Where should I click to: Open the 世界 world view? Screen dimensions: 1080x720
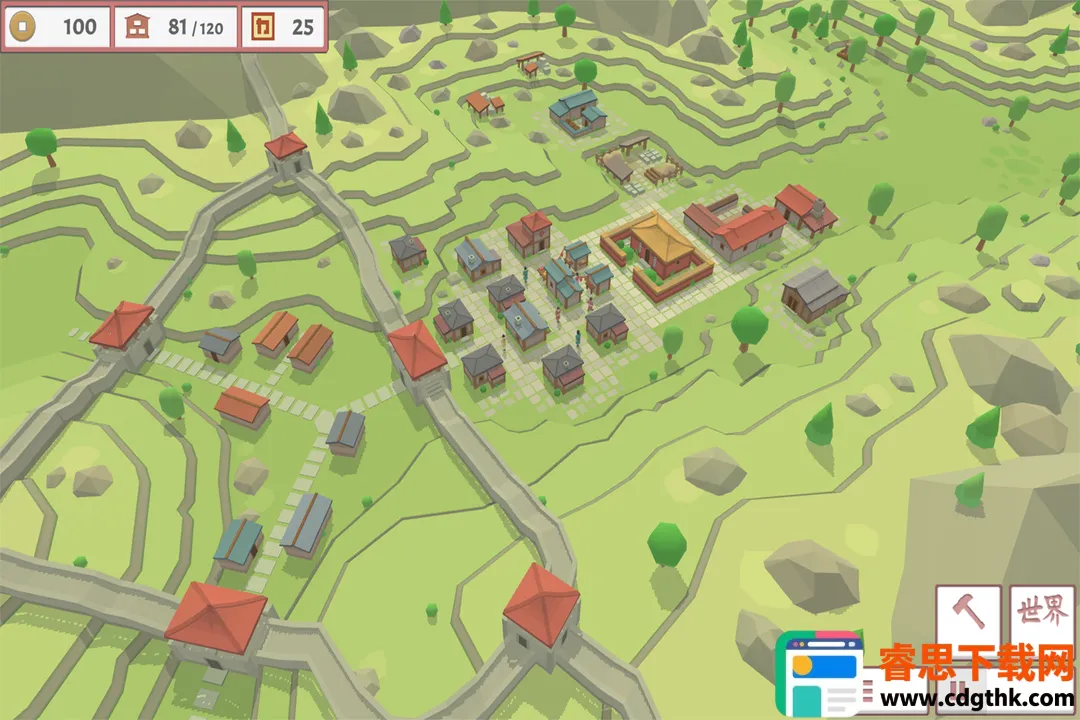(1041, 614)
